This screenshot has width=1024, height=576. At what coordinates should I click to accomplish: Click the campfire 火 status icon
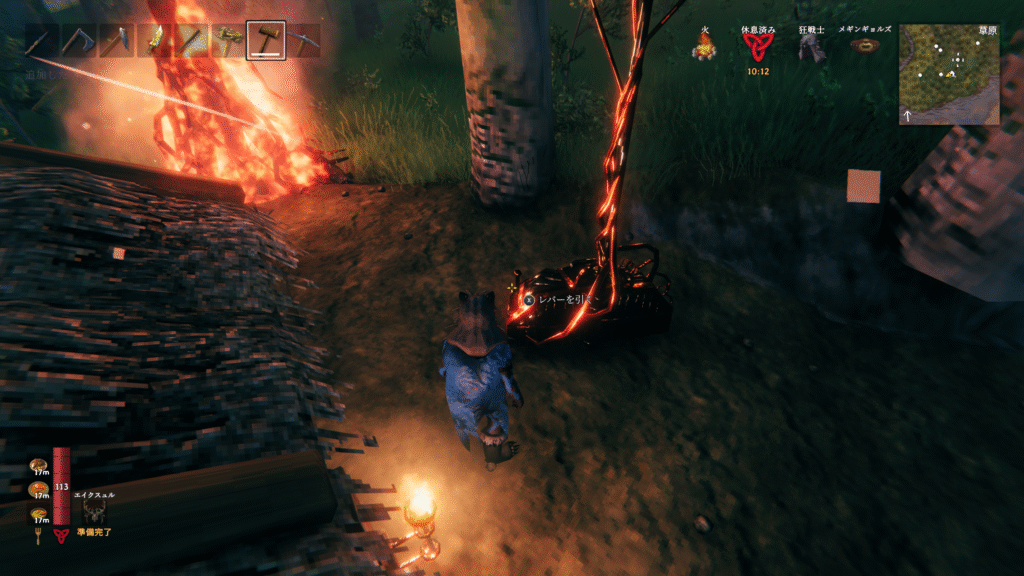[703, 45]
